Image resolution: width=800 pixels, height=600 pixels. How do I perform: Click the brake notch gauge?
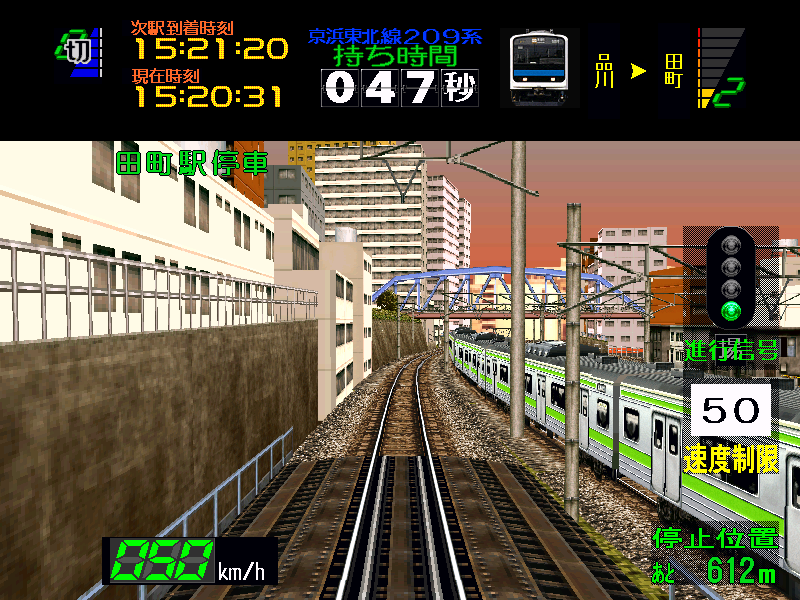[x=721, y=67]
